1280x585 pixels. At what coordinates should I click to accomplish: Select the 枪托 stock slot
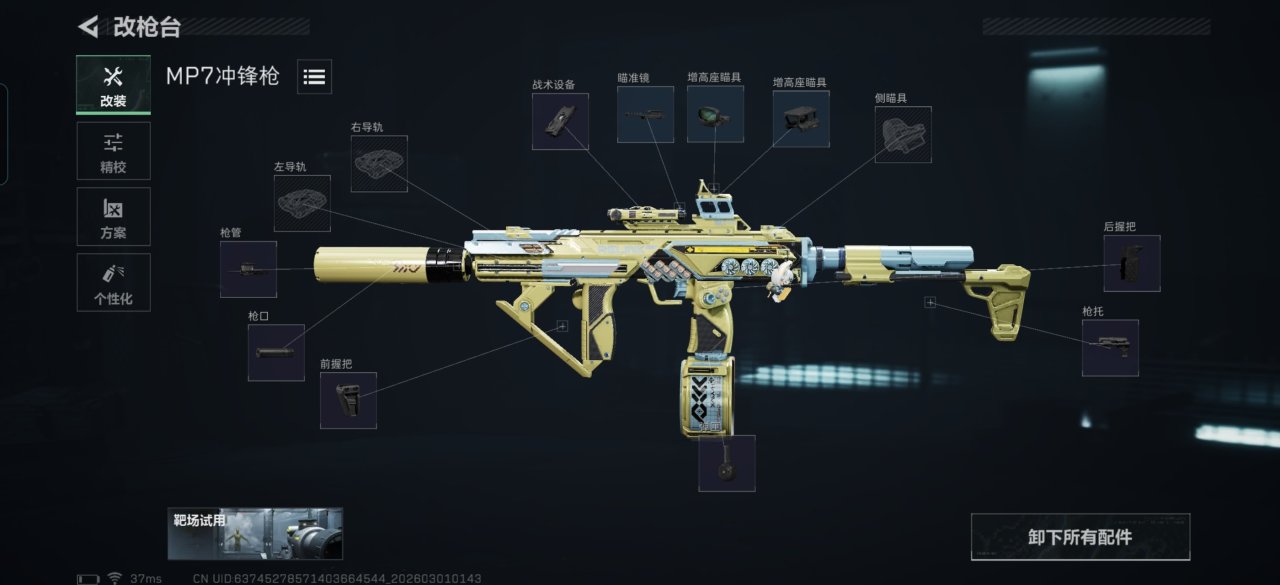tap(1110, 348)
